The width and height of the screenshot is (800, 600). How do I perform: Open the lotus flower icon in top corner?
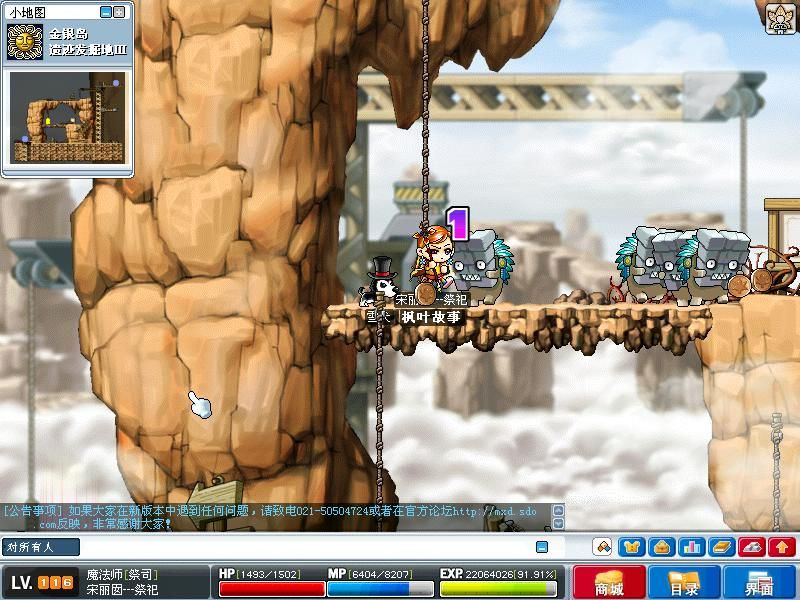(780, 18)
